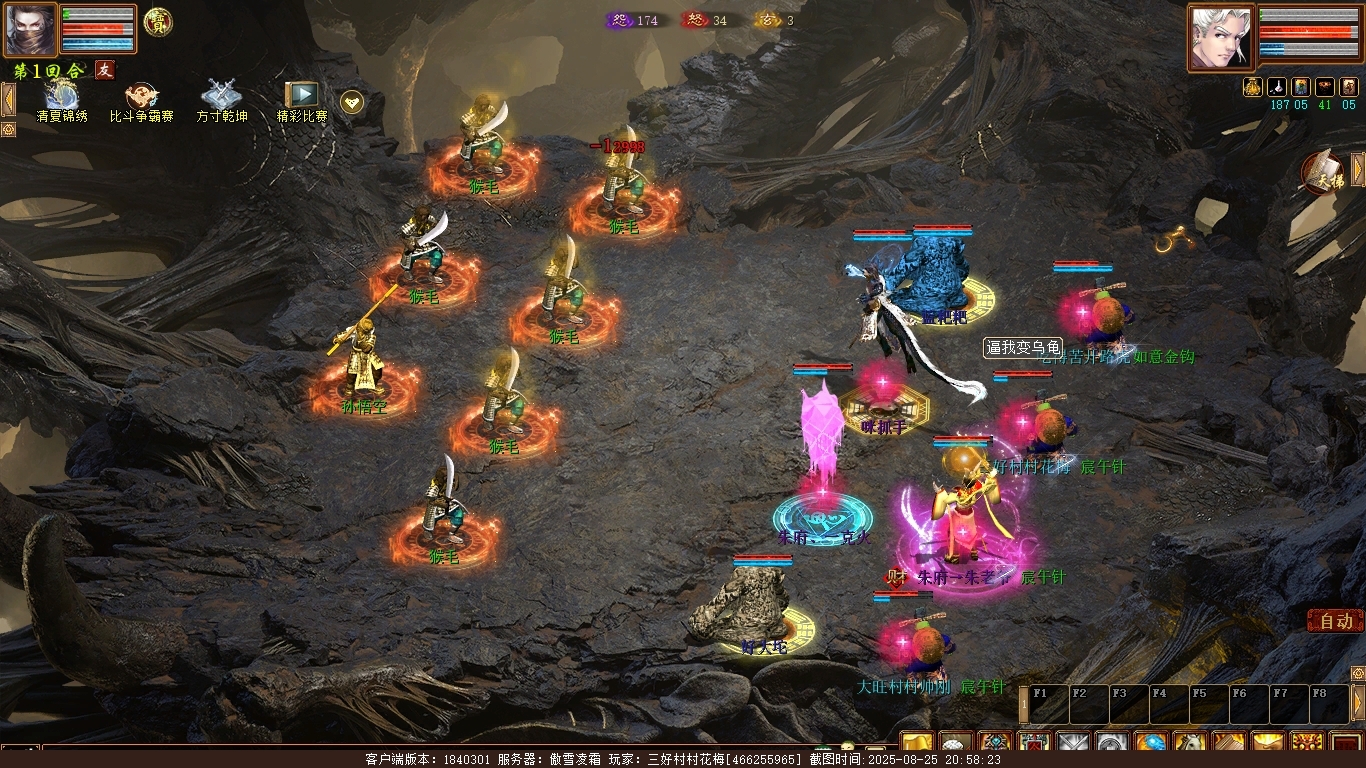Enable 自动 auto battle

coord(1335,621)
